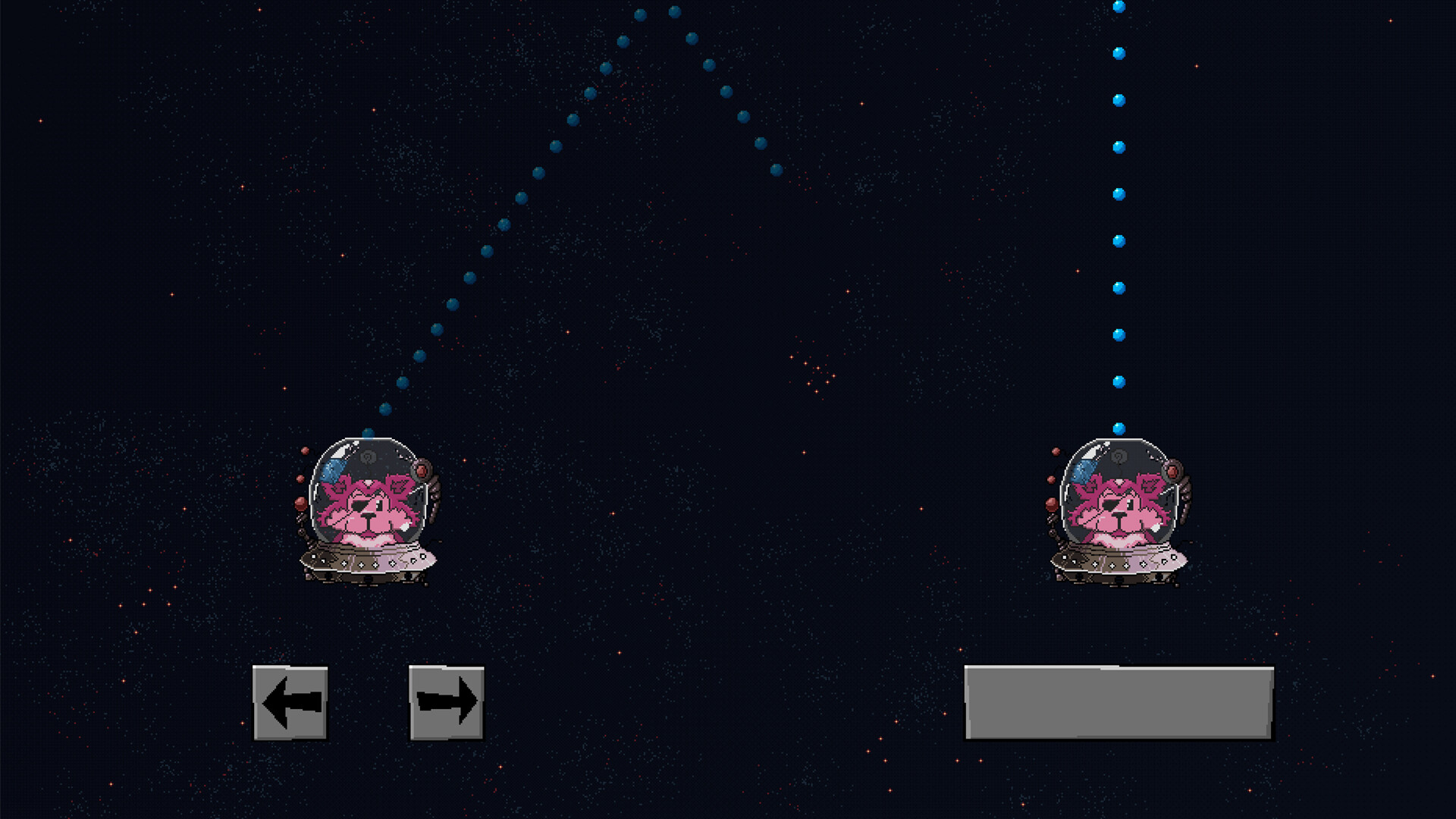
Task: Click the red antenna knob beside the left helmet
Action: click(x=422, y=470)
